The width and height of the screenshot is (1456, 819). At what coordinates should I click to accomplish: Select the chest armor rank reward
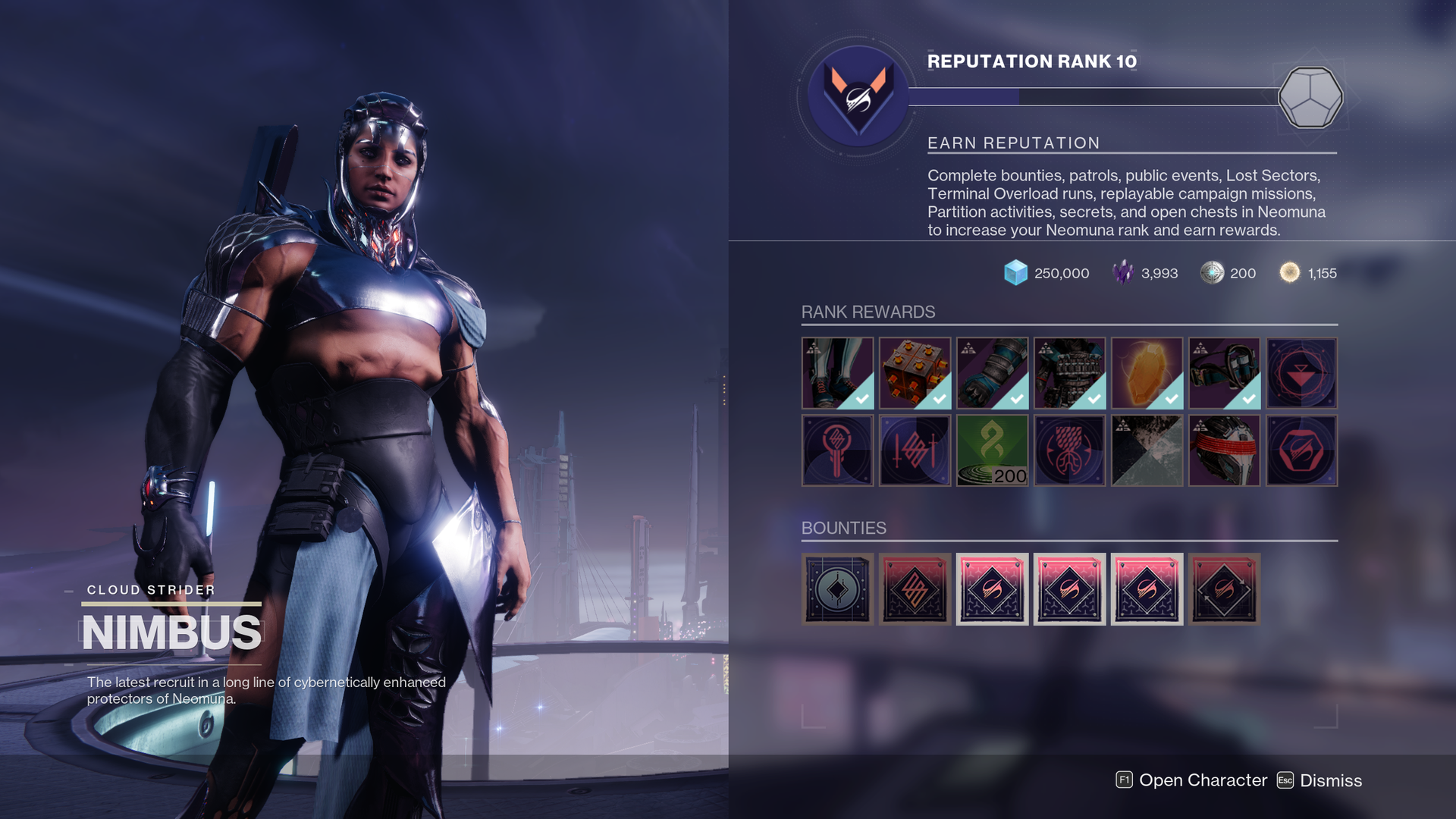(1069, 373)
